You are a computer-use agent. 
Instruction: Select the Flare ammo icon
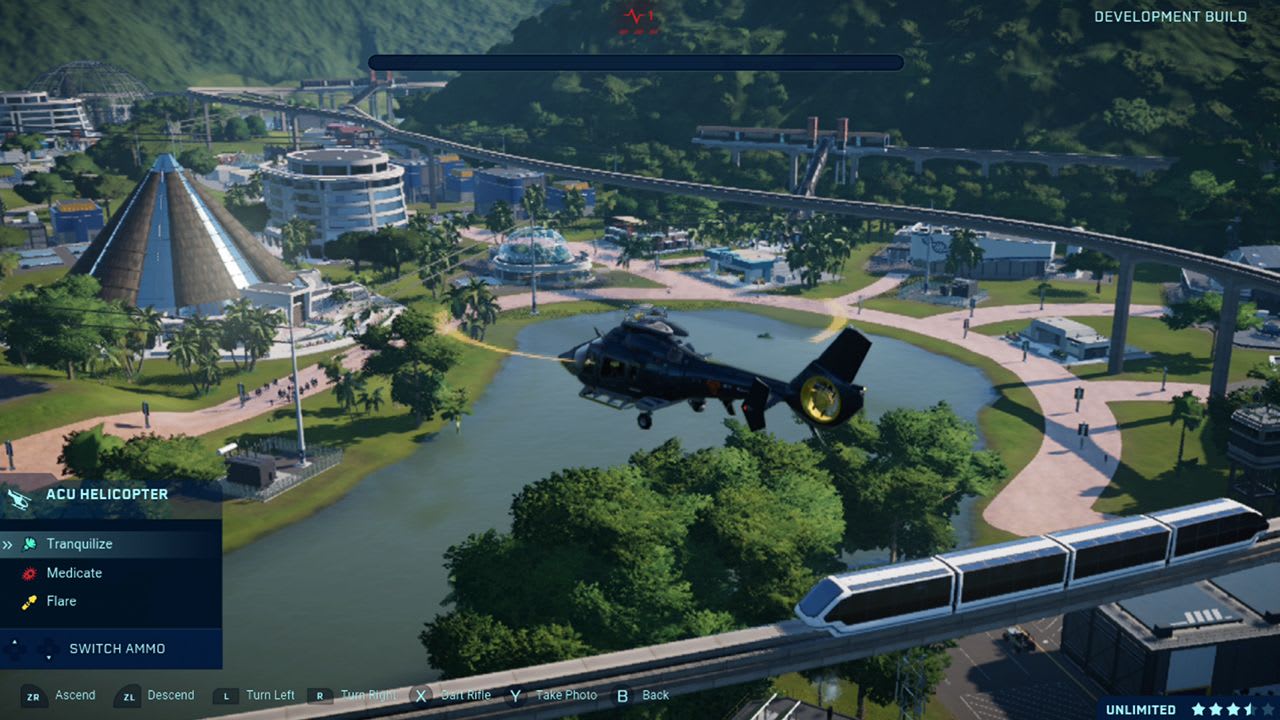pos(29,601)
